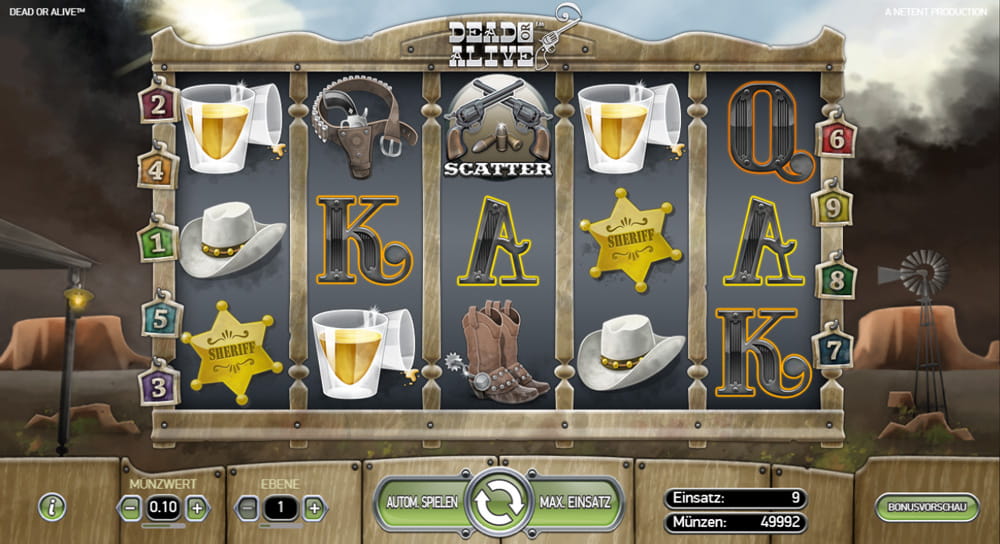The width and height of the screenshot is (1000, 544).
Task: Select payline tag number 9
Action: (x=832, y=208)
